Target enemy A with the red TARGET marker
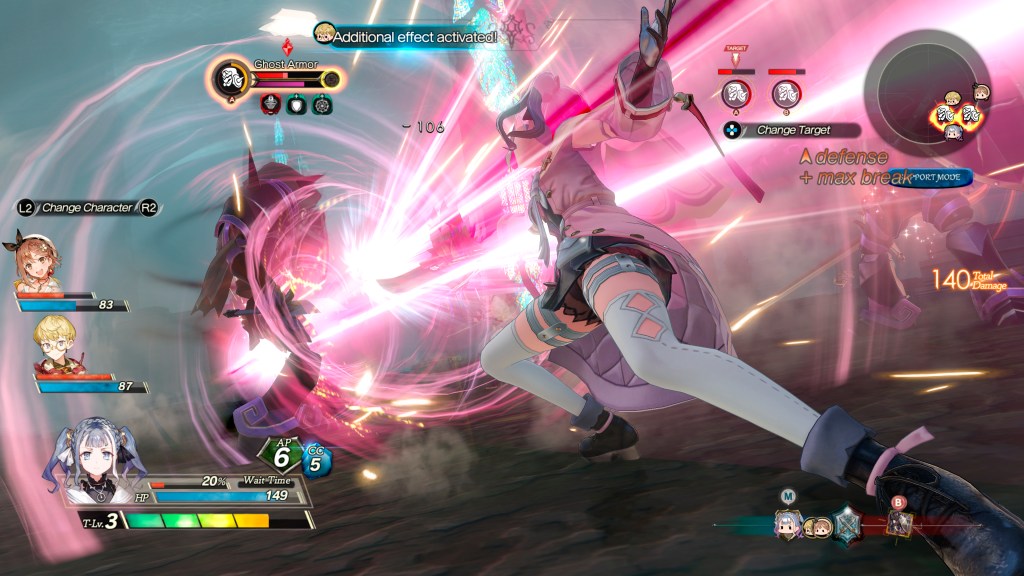This screenshot has height=576, width=1024. pos(736,93)
